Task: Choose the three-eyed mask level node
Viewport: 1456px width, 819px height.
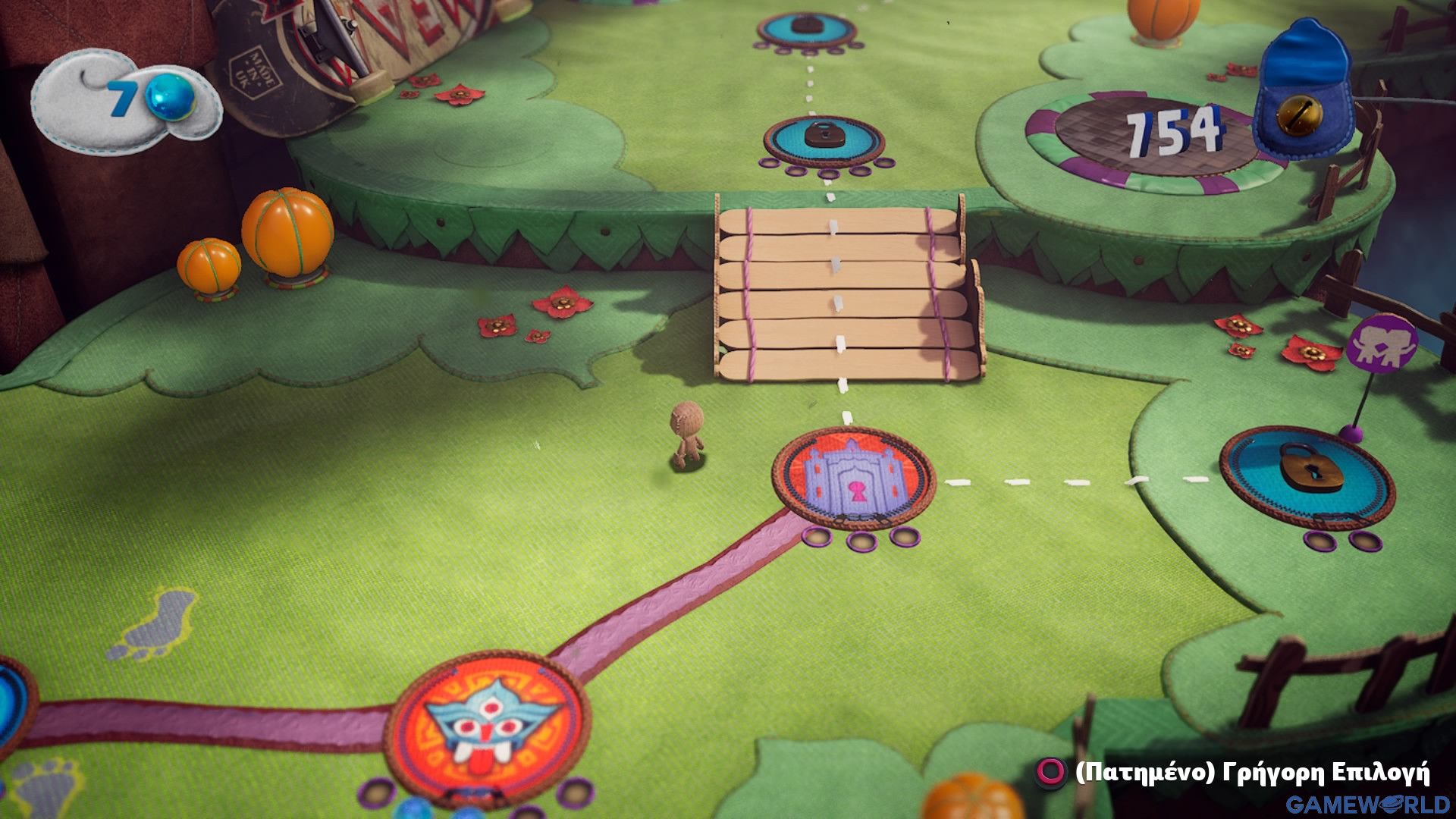Action: click(493, 720)
